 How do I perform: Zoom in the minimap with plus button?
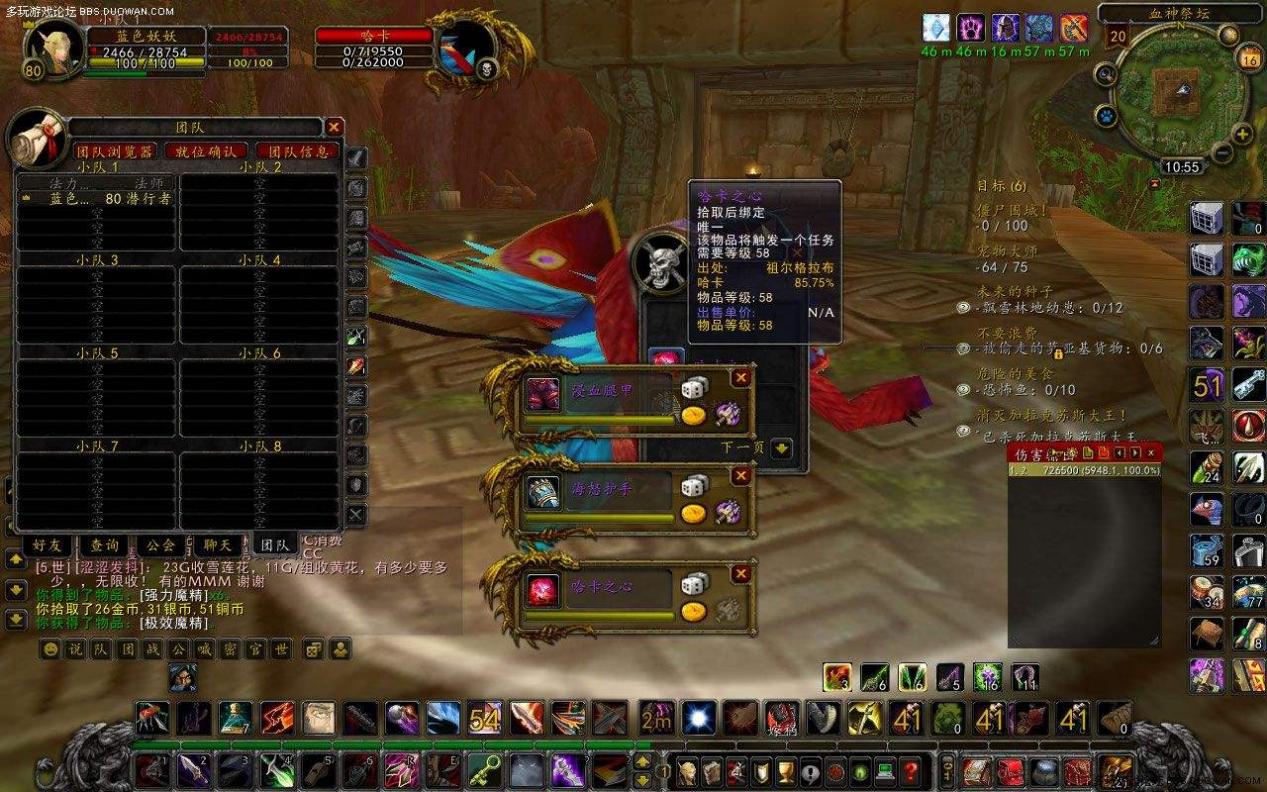pos(1242,134)
